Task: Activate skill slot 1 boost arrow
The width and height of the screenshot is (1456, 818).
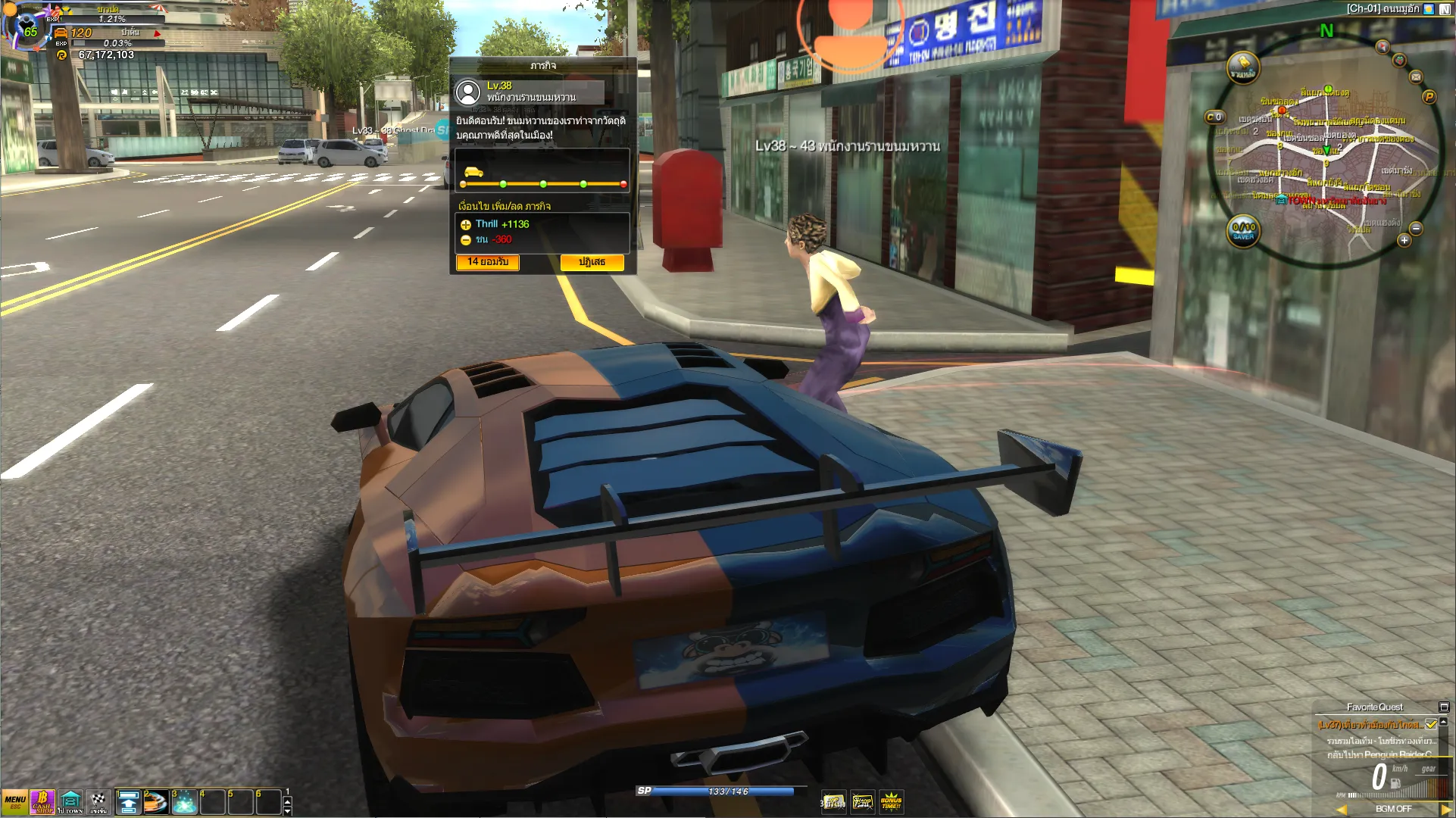Action: (x=128, y=802)
